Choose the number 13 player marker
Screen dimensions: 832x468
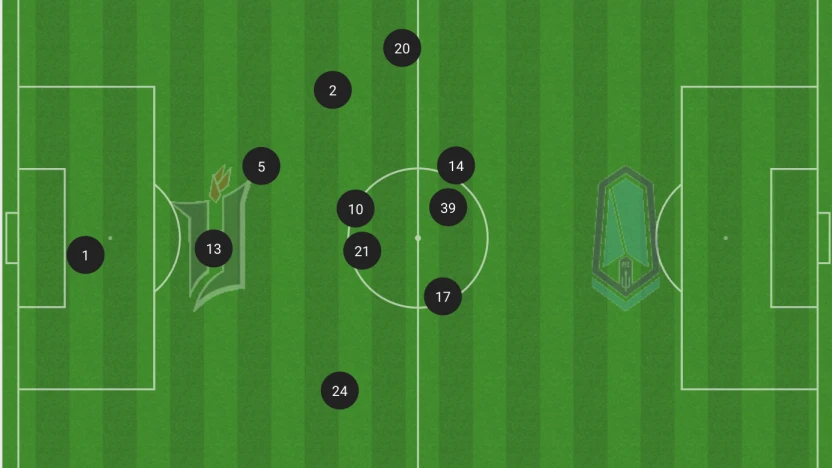[213, 248]
